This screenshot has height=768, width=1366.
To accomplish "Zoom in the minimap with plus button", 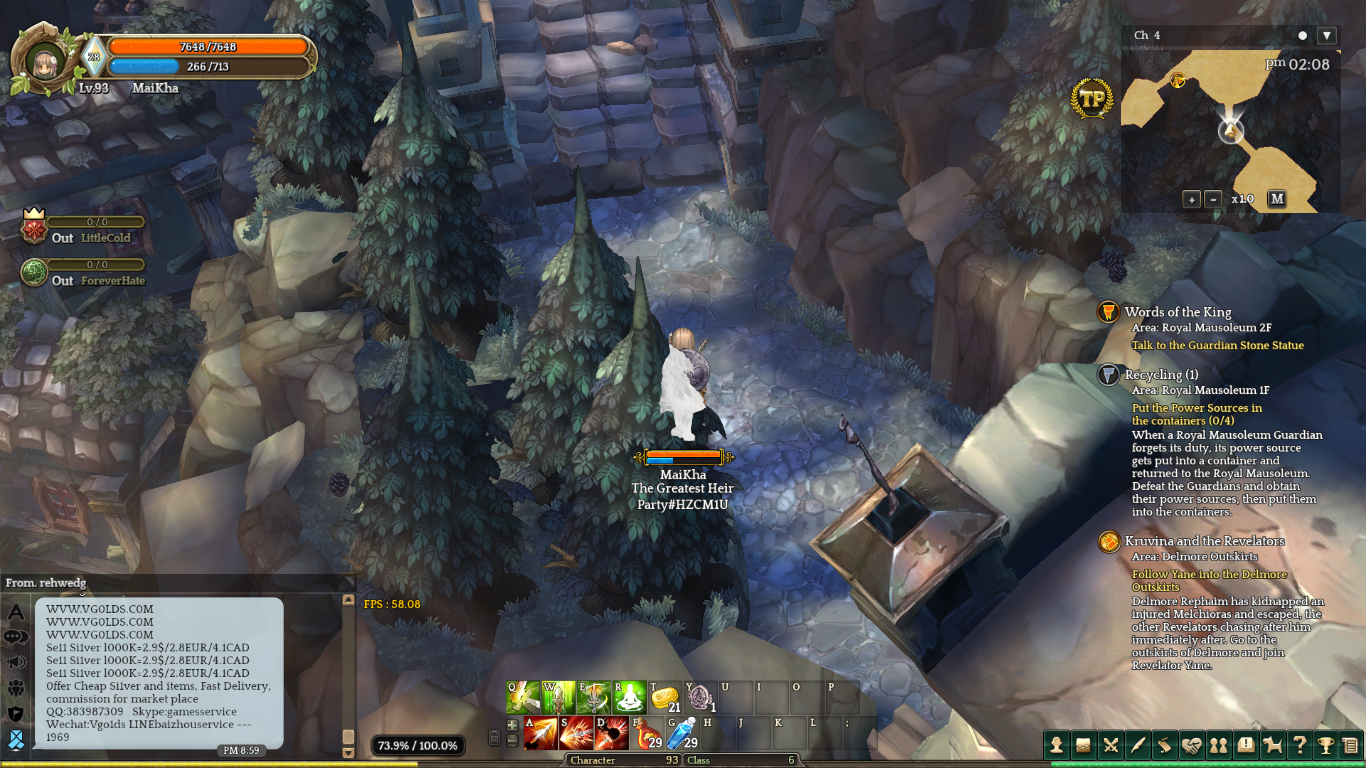I will (x=1191, y=199).
